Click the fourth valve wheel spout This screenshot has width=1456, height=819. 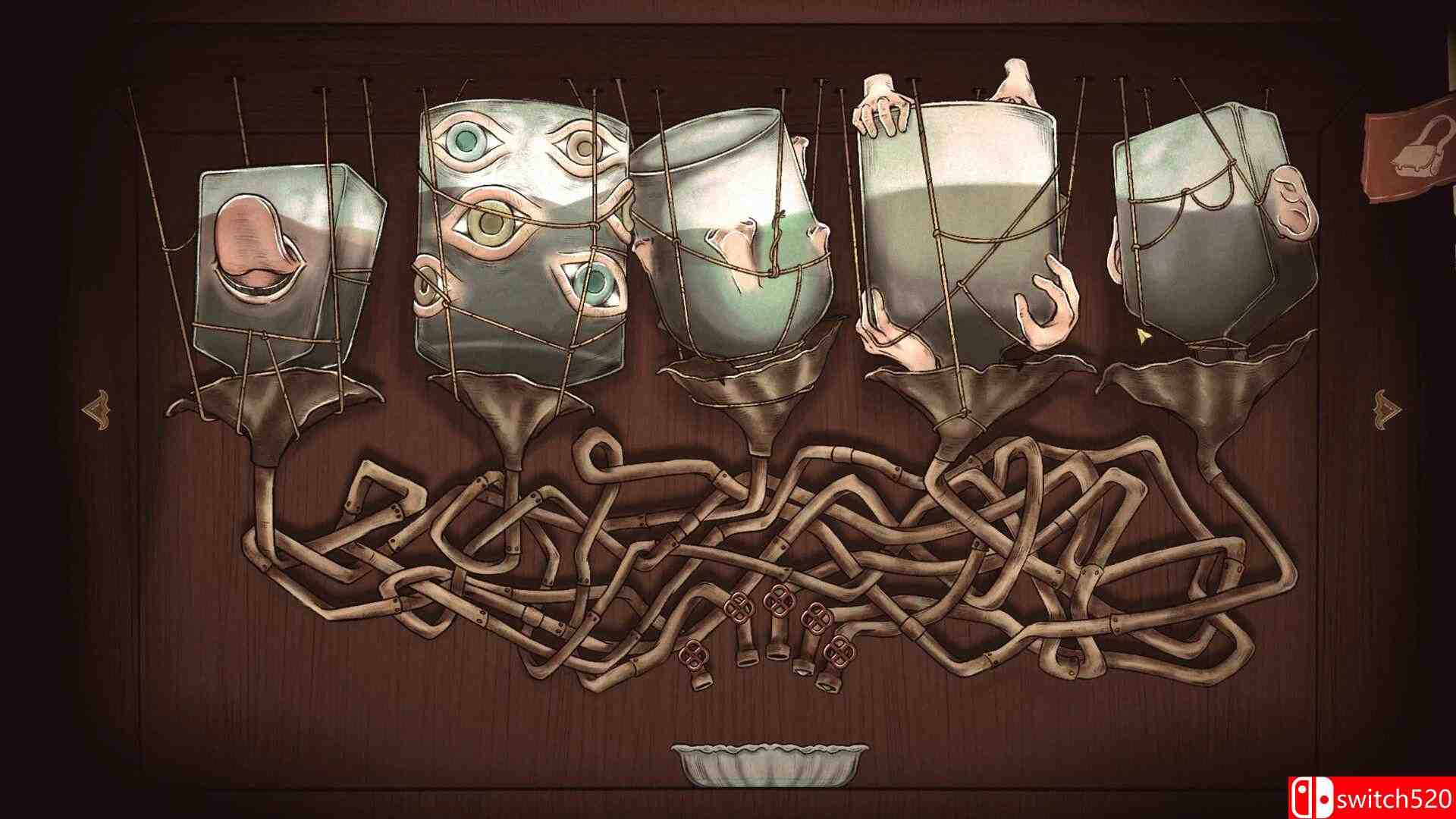point(802,672)
